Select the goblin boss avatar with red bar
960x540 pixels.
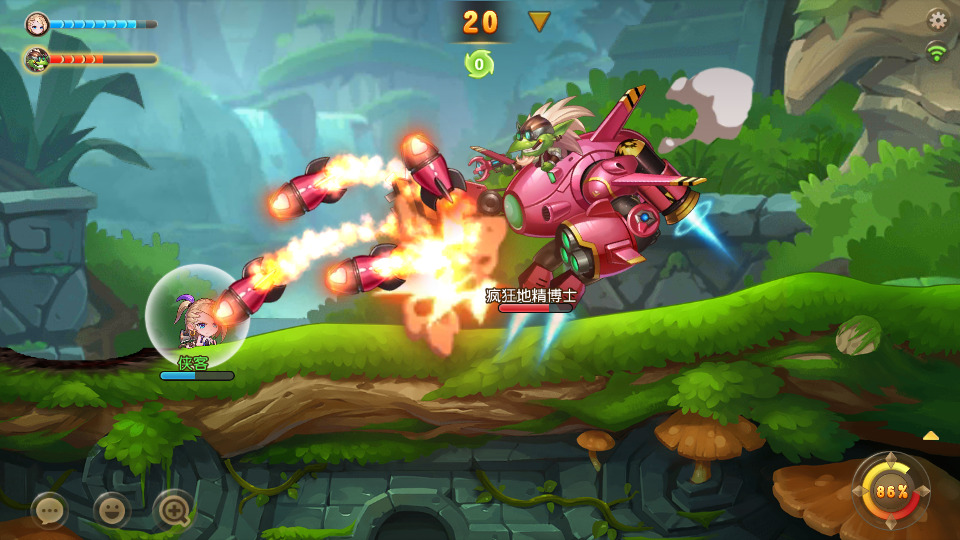(x=37, y=59)
